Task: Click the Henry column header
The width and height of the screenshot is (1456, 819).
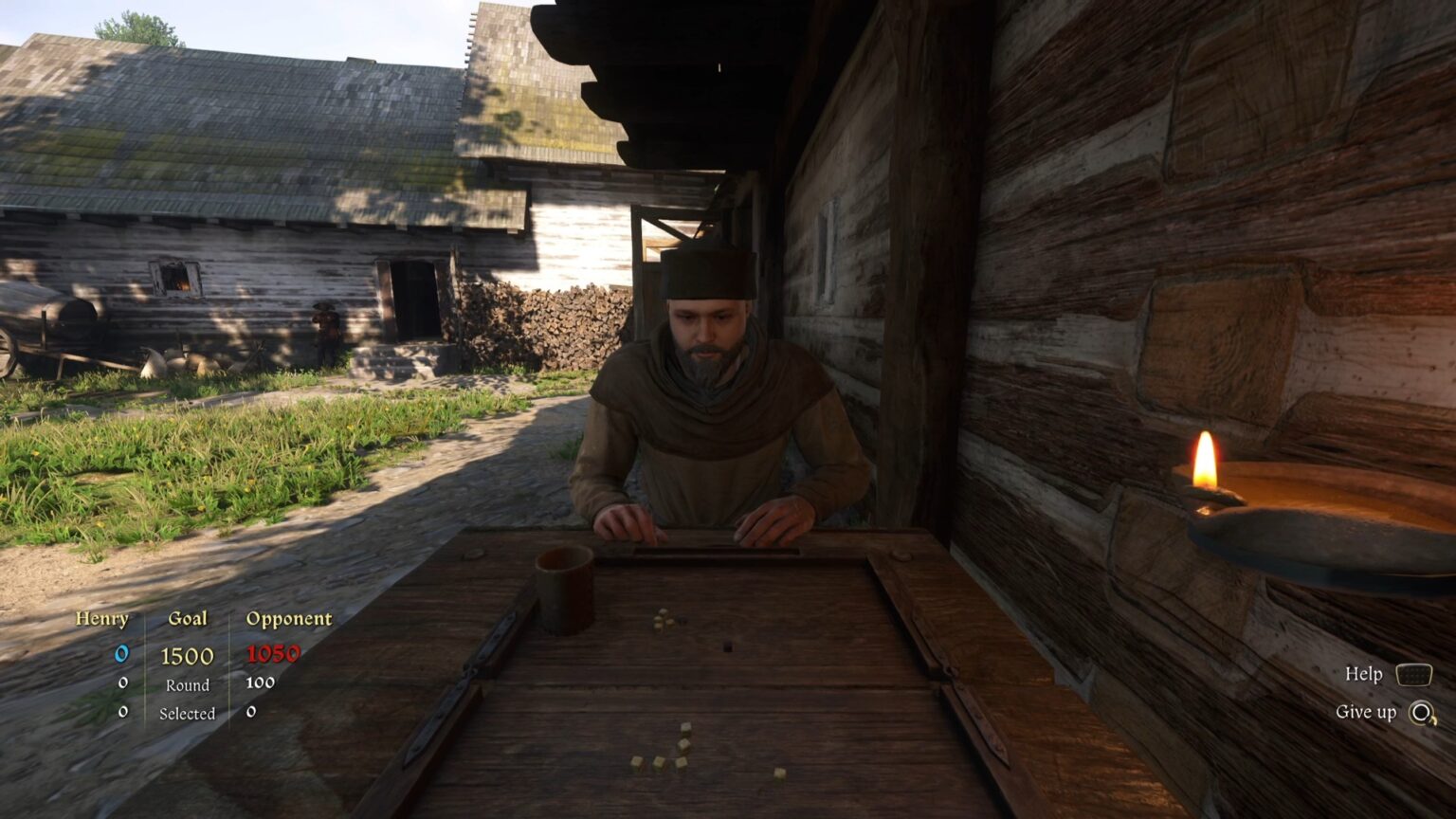Action: (x=104, y=619)
